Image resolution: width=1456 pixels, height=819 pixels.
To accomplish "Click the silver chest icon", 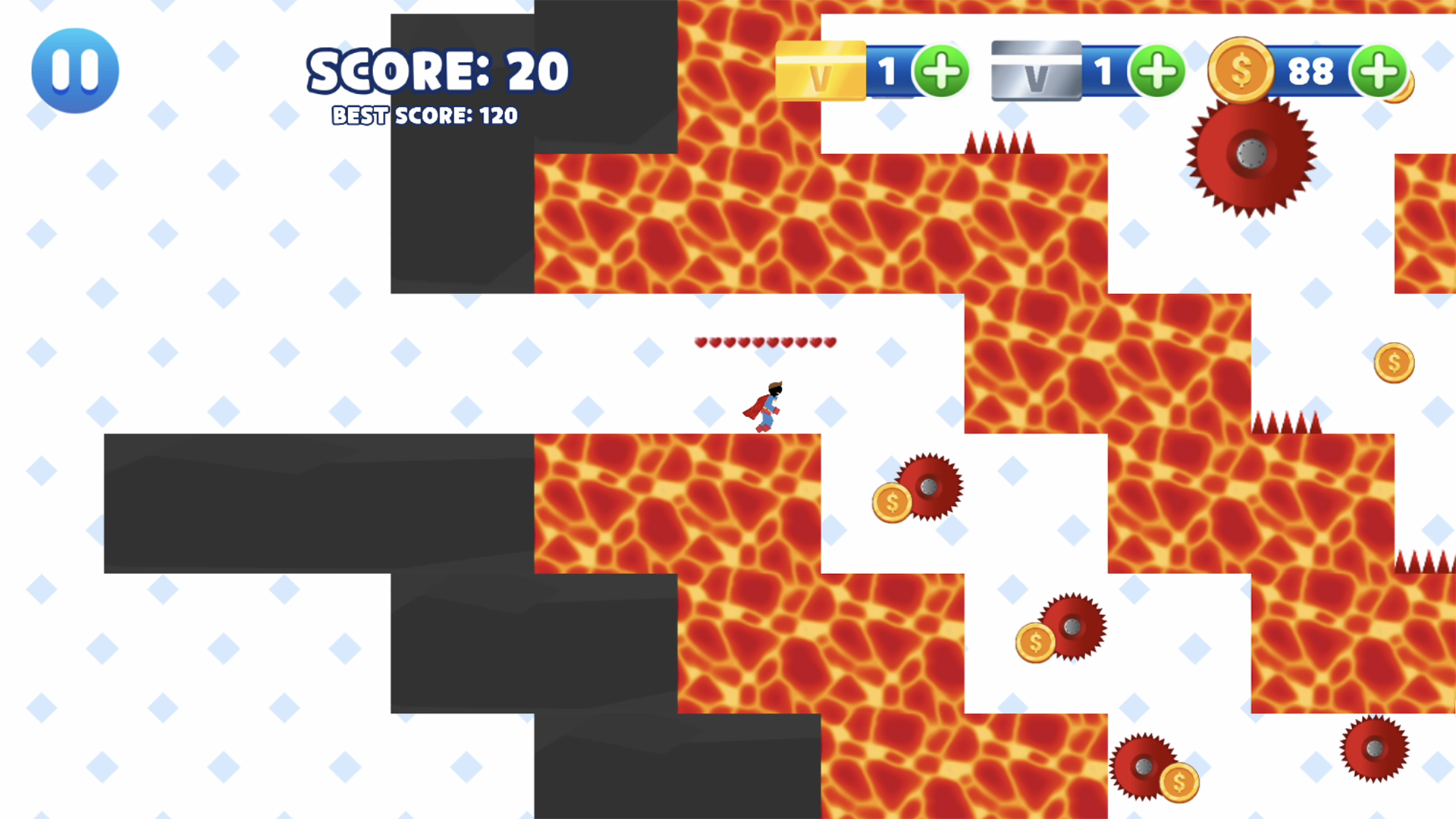I will [x=1037, y=71].
